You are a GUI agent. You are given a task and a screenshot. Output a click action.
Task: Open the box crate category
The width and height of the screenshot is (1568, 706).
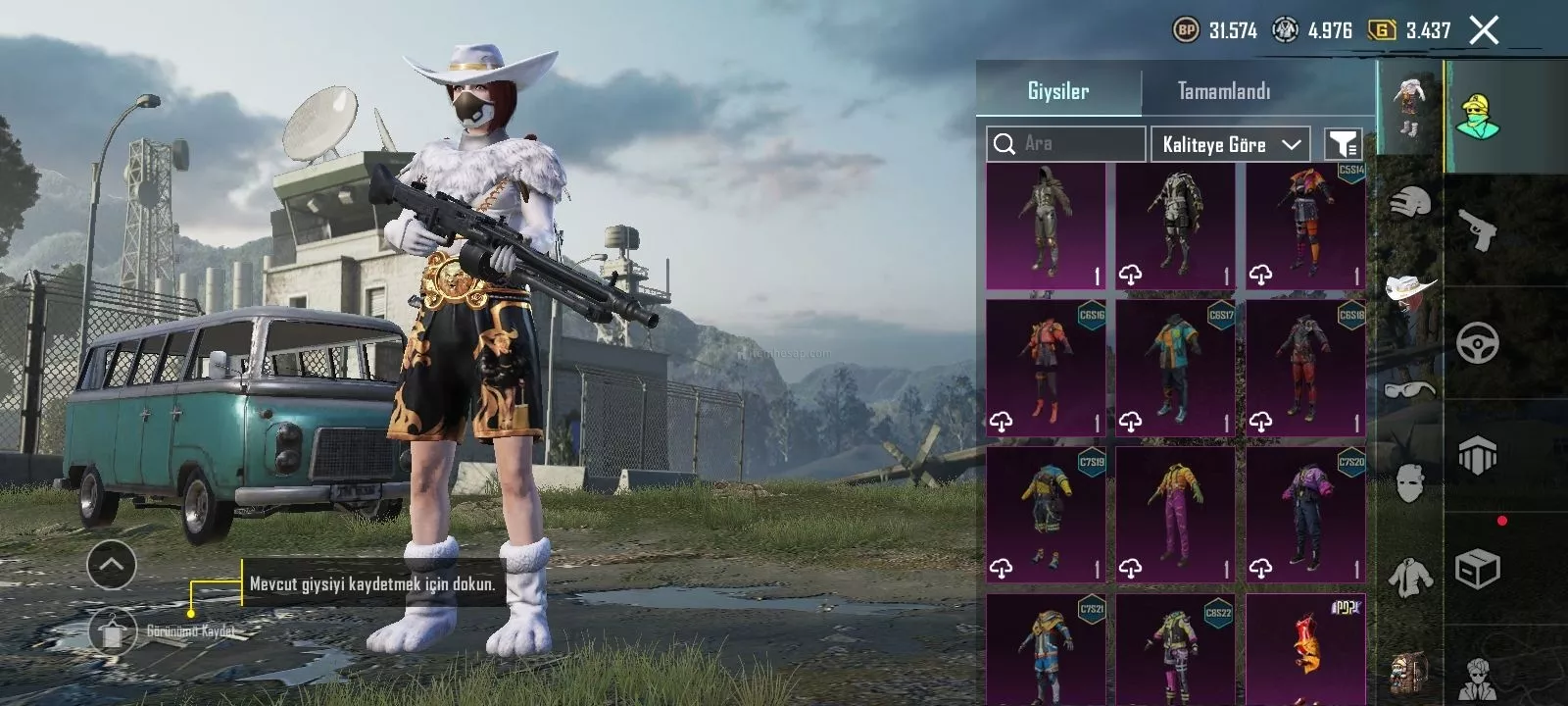coord(1478,569)
